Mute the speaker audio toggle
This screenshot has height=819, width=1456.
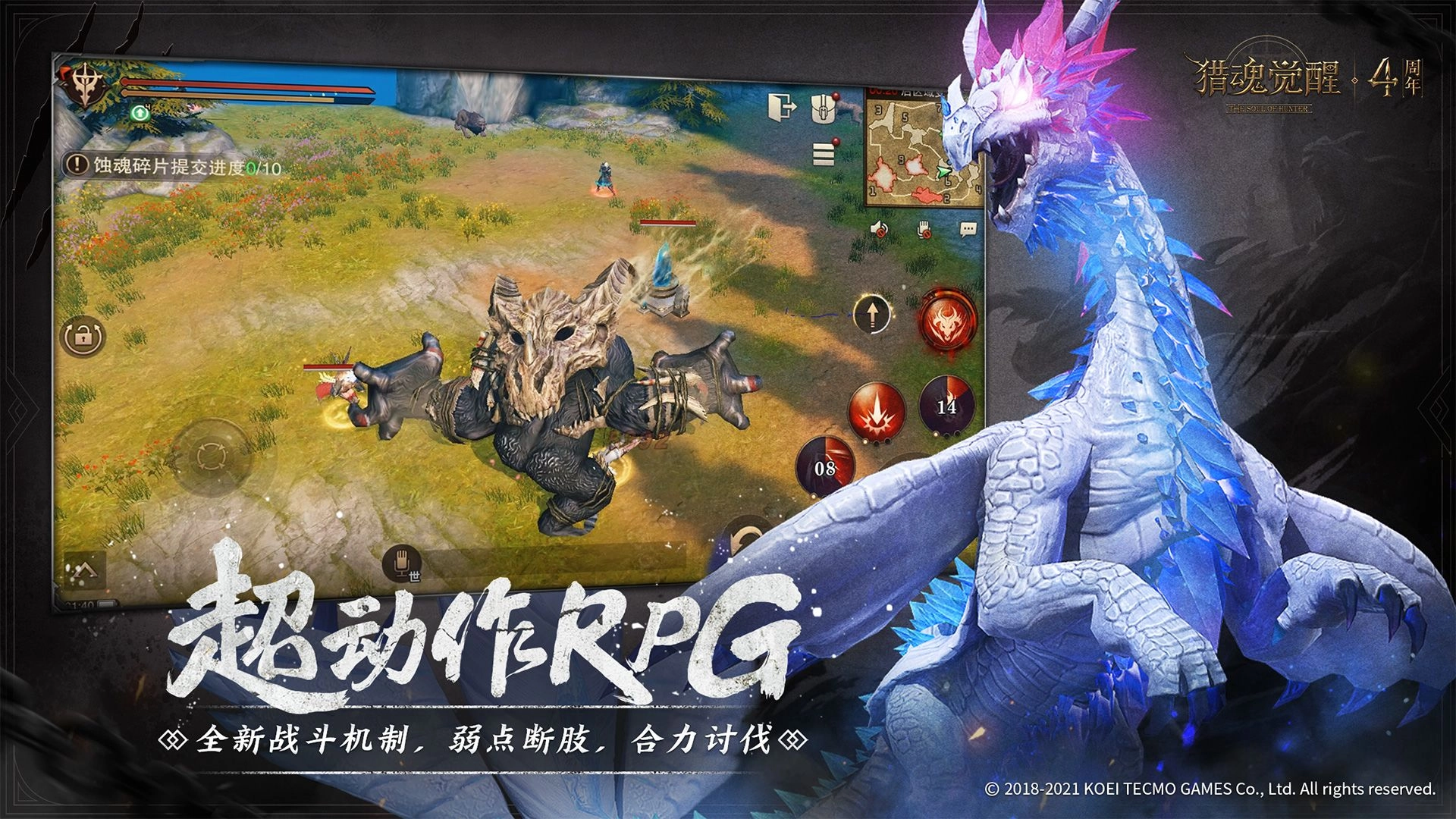coord(880,229)
